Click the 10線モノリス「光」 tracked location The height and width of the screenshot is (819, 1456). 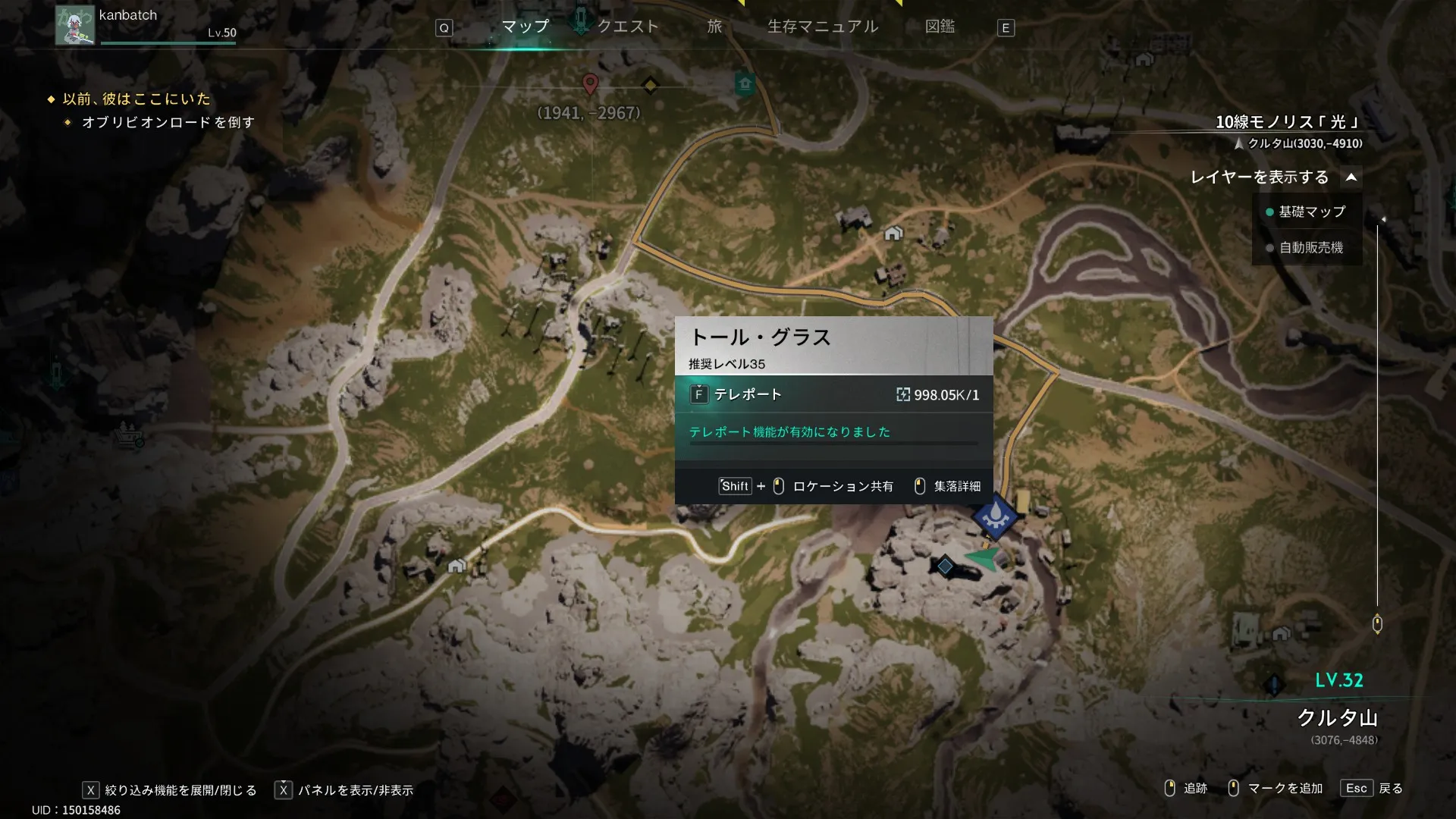pyautogui.click(x=1288, y=122)
